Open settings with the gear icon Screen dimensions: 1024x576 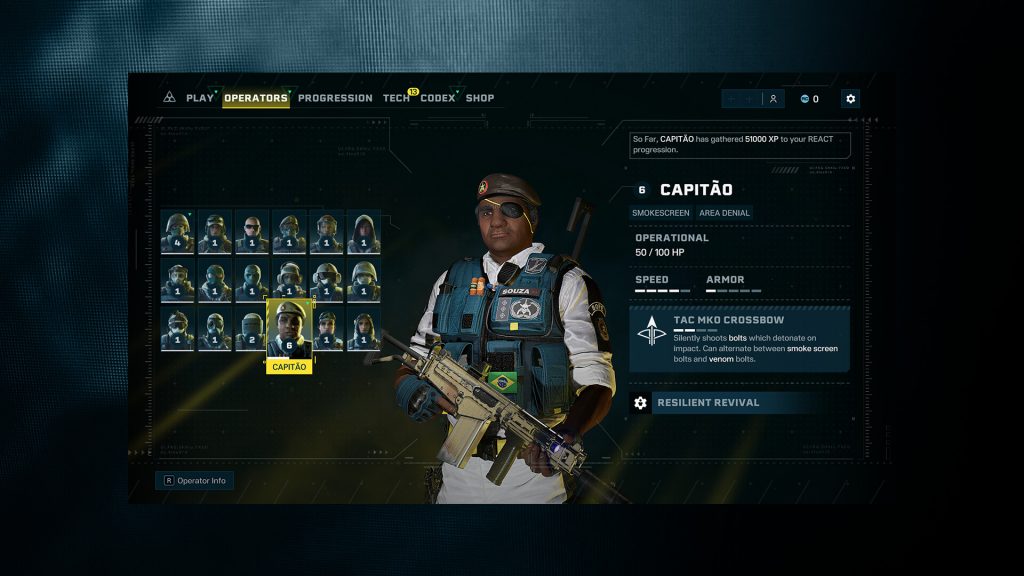(x=850, y=99)
